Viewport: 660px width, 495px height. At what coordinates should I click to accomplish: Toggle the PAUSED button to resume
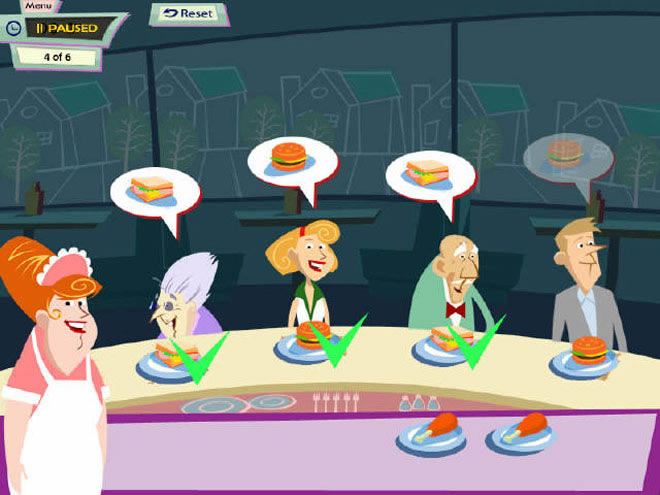[x=67, y=28]
